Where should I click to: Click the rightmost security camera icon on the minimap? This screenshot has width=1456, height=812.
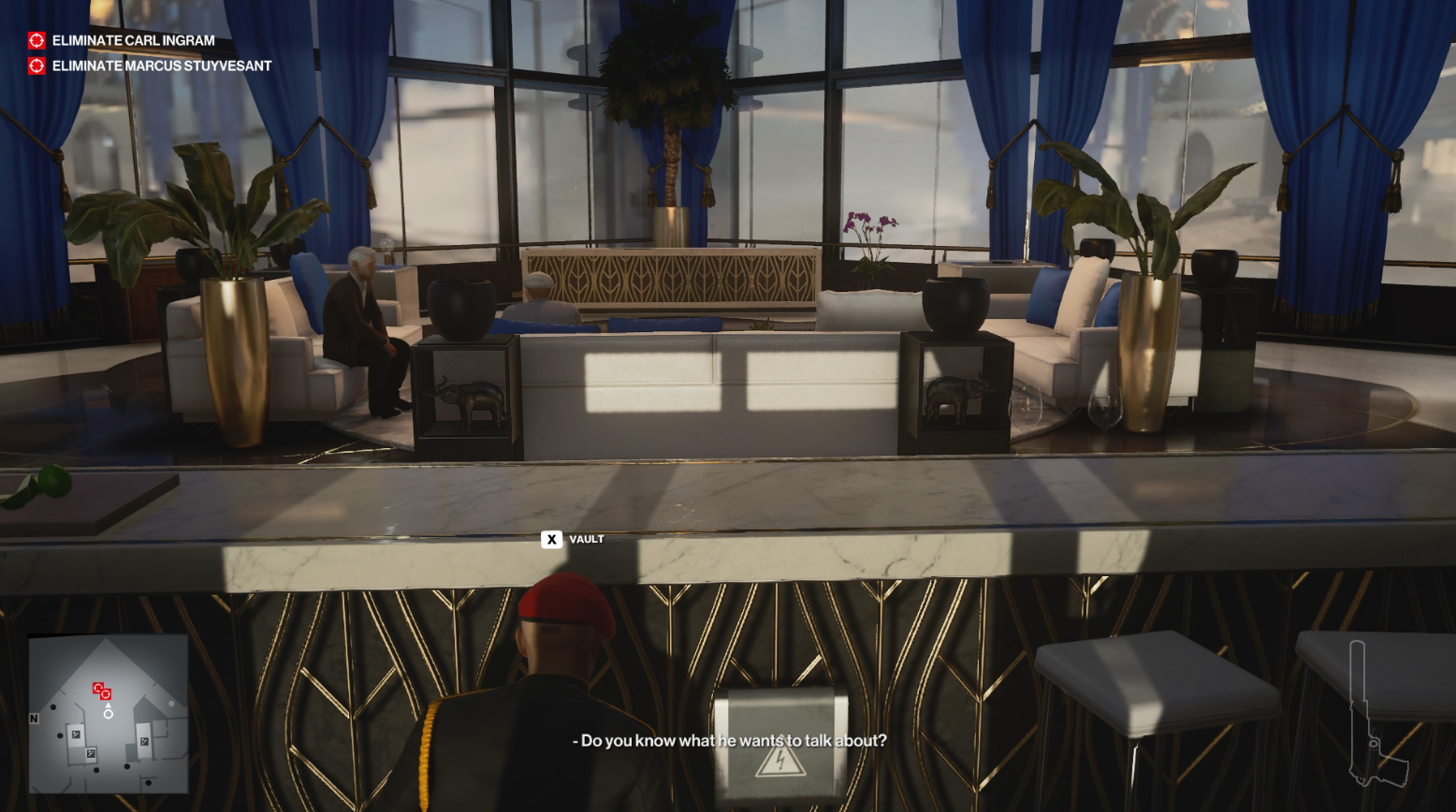coord(144,740)
